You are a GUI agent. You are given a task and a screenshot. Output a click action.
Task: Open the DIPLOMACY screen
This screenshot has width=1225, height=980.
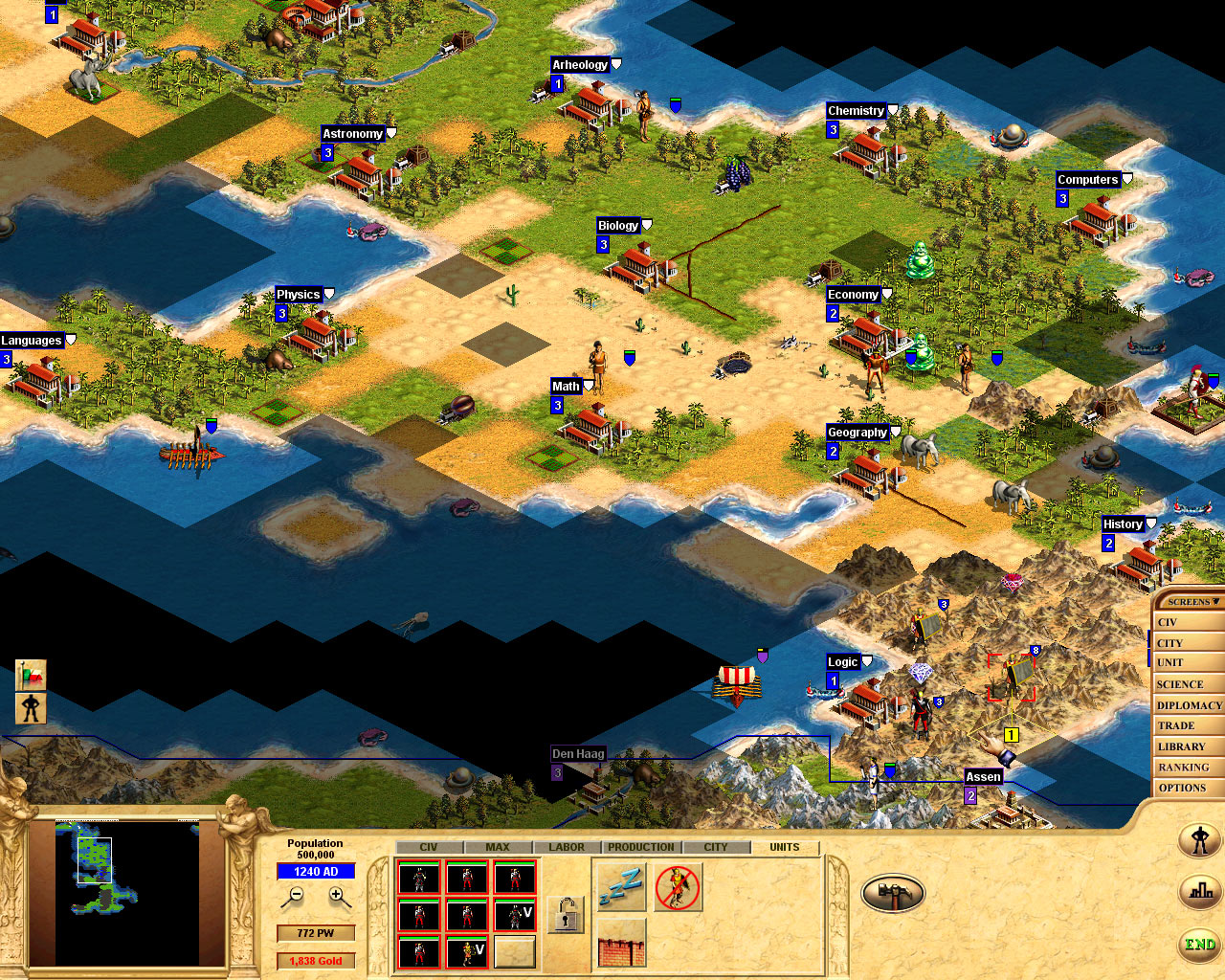point(1187,704)
